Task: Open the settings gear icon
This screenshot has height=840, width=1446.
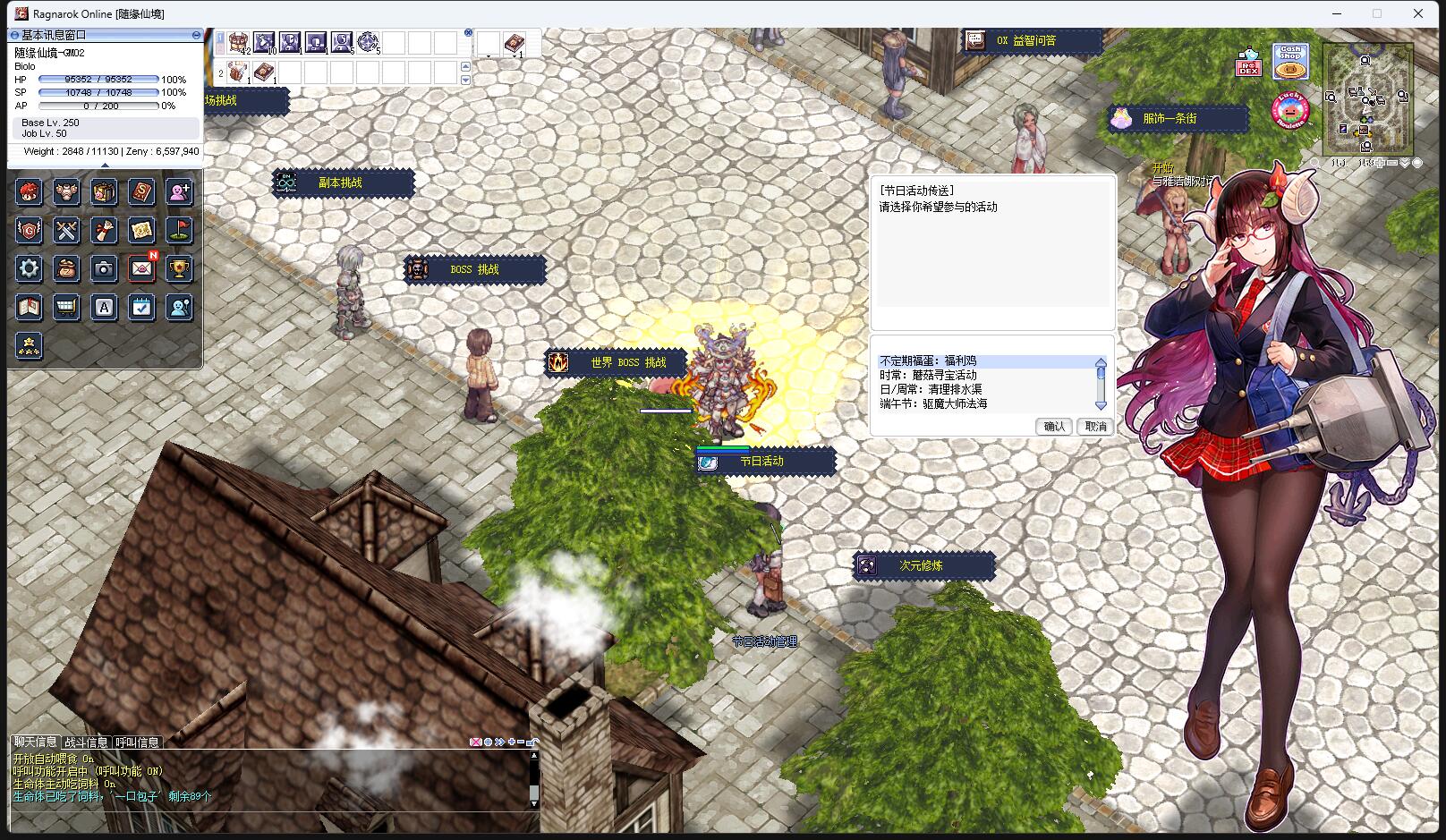Action: (x=29, y=268)
